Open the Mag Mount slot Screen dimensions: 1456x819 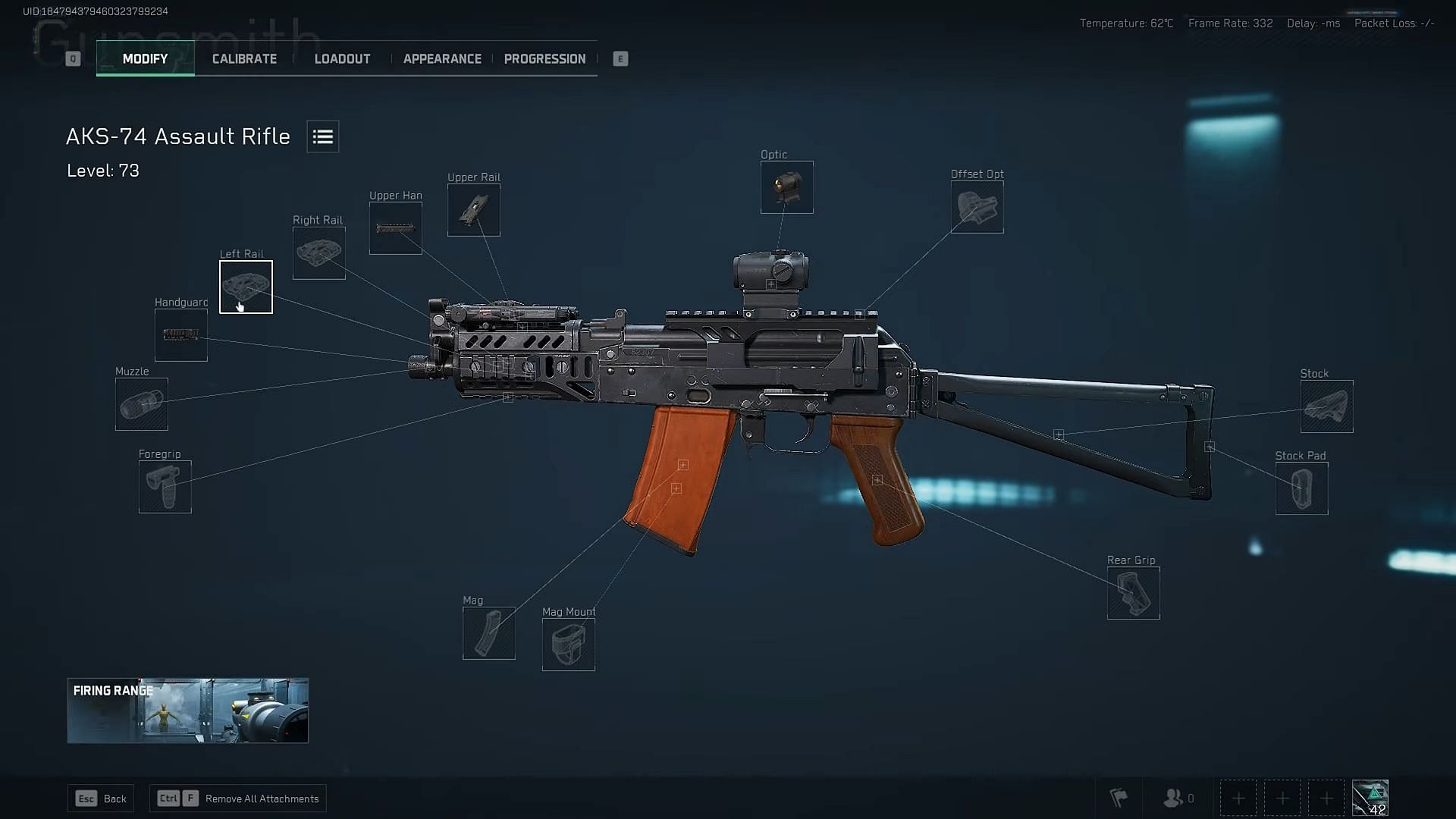pos(569,644)
